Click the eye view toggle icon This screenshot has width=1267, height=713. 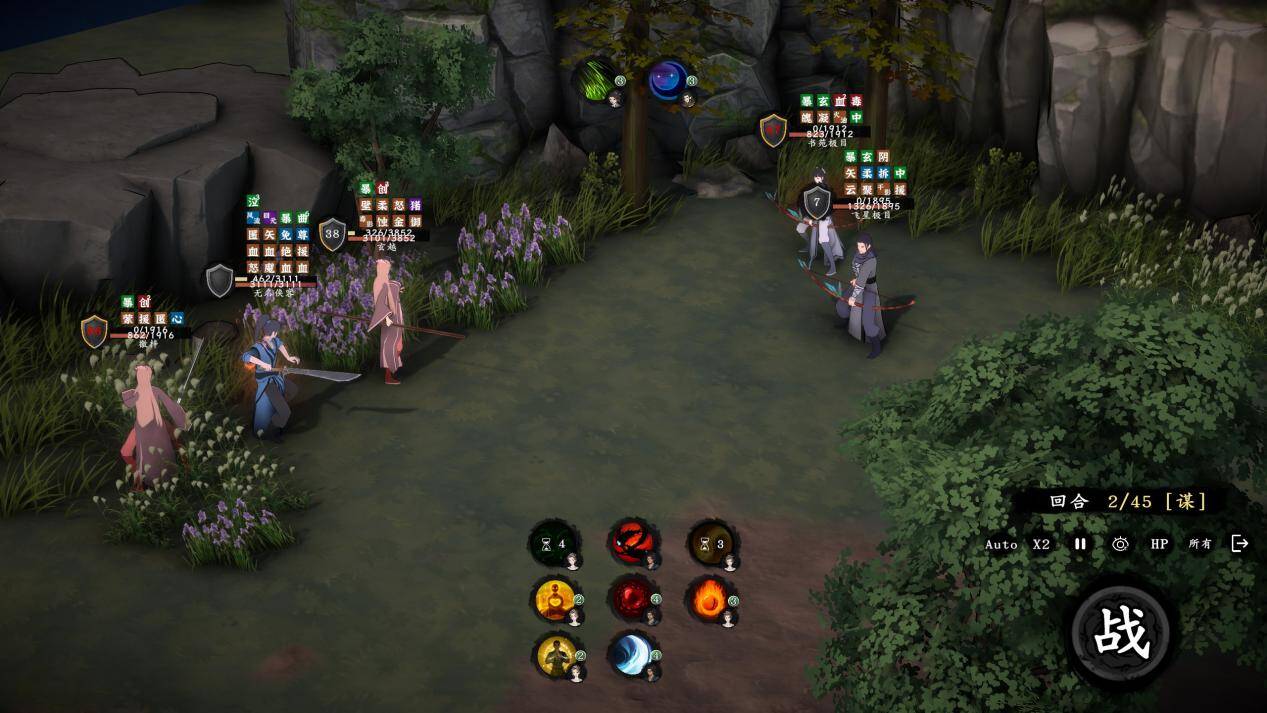pyautogui.click(x=1120, y=544)
